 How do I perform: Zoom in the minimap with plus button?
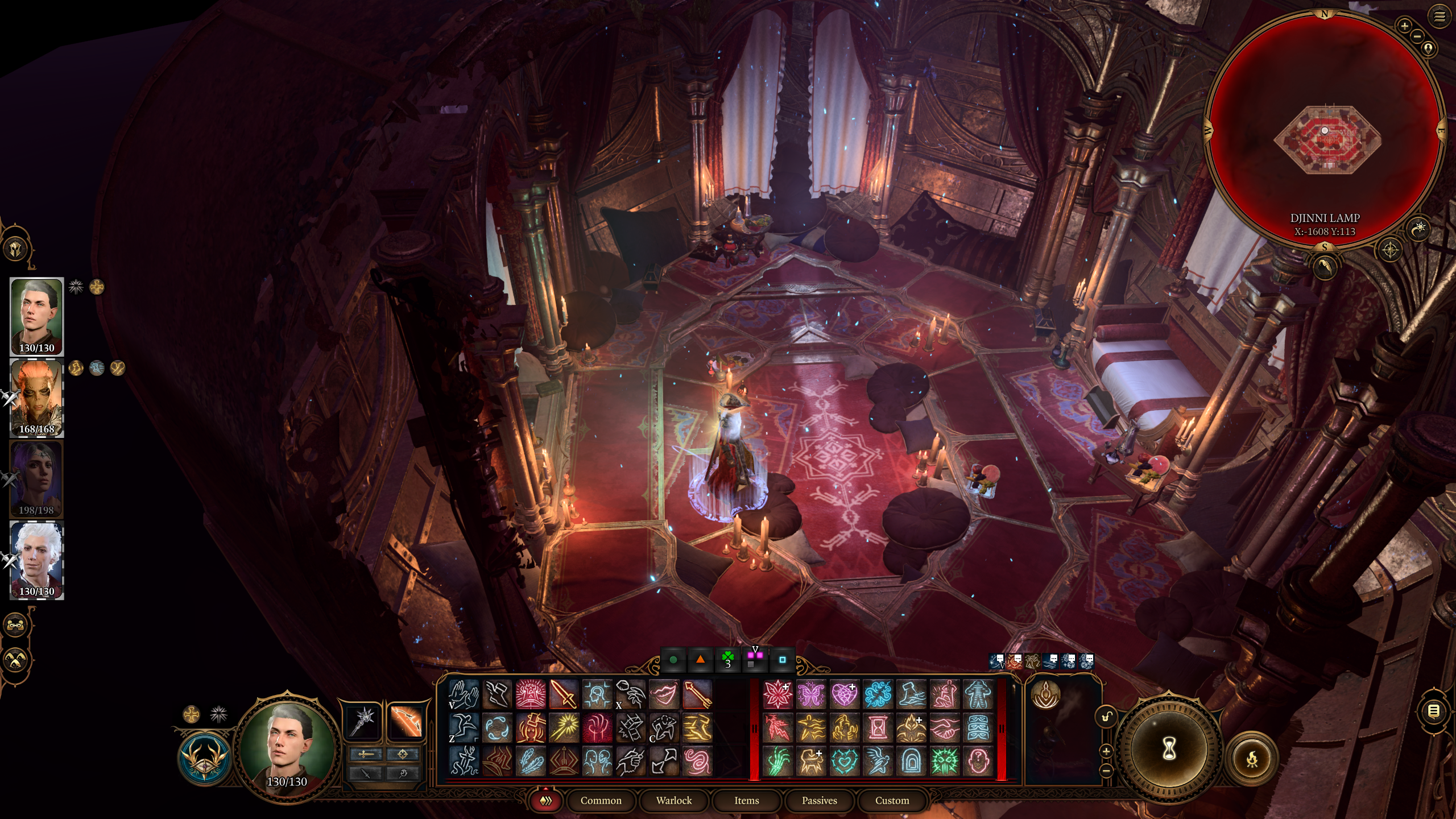tap(1404, 26)
